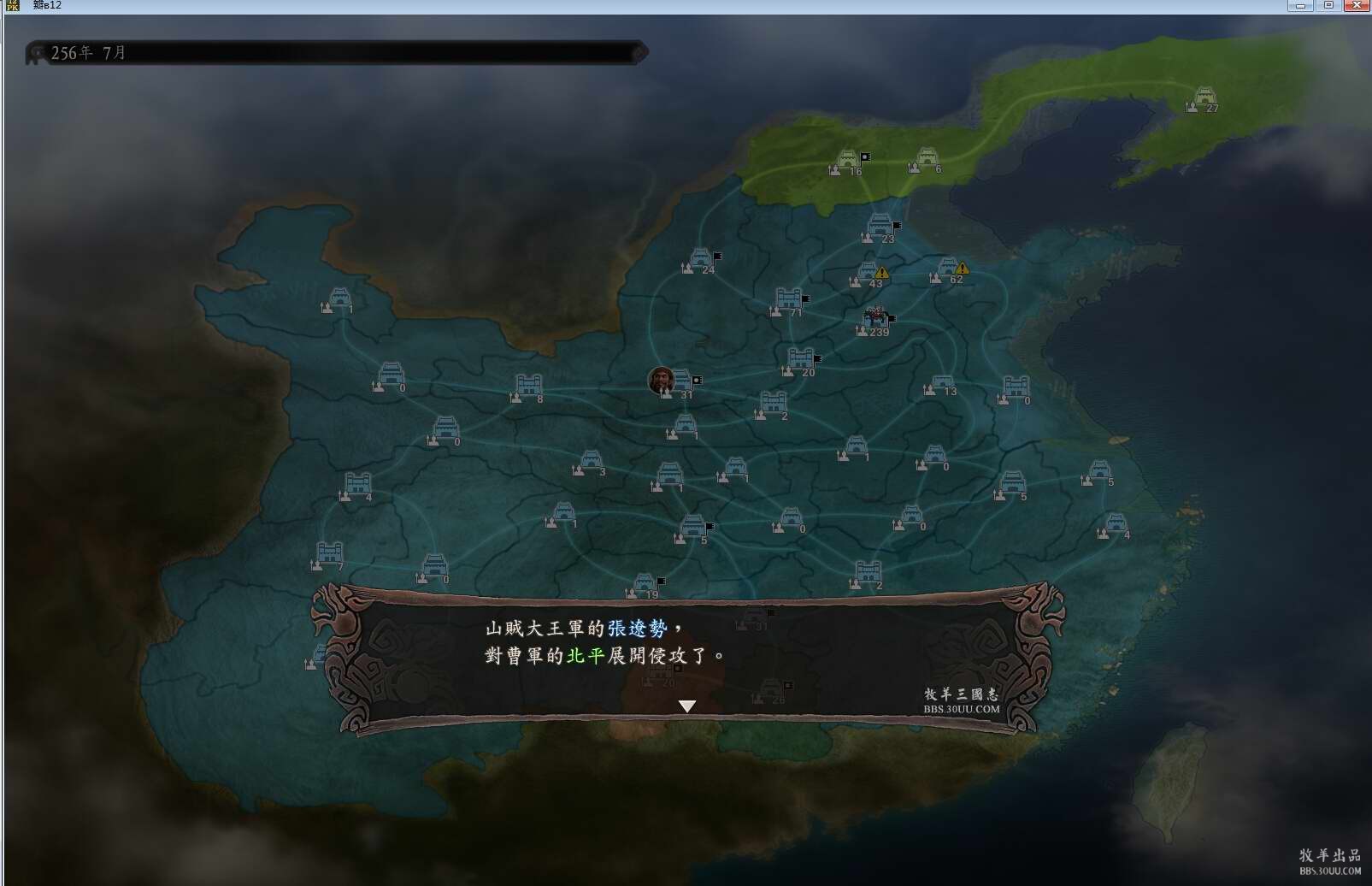Choose the warning-marked city with 62 troops
This screenshot has height=886, width=1372.
click(x=947, y=268)
